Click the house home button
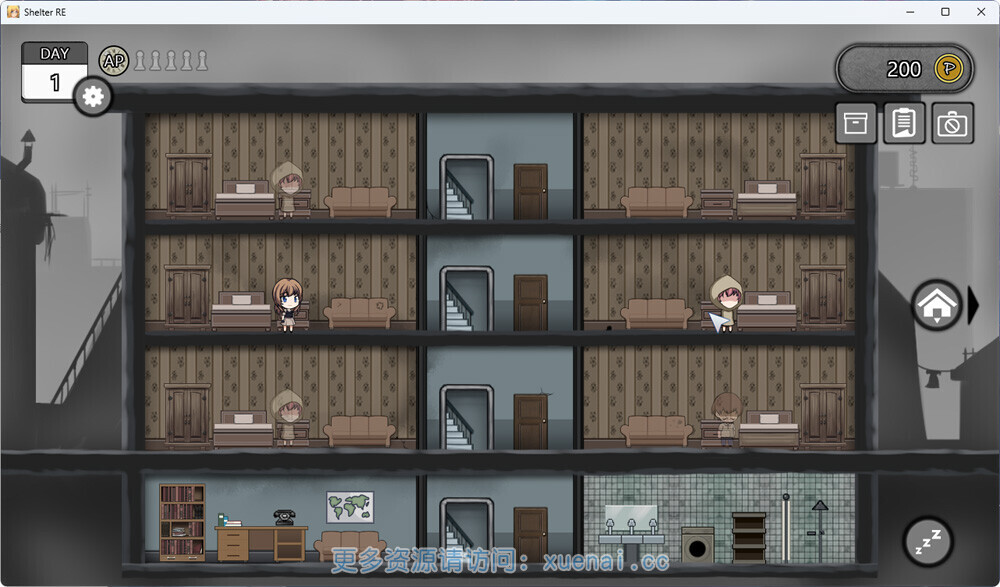 pyautogui.click(x=936, y=306)
